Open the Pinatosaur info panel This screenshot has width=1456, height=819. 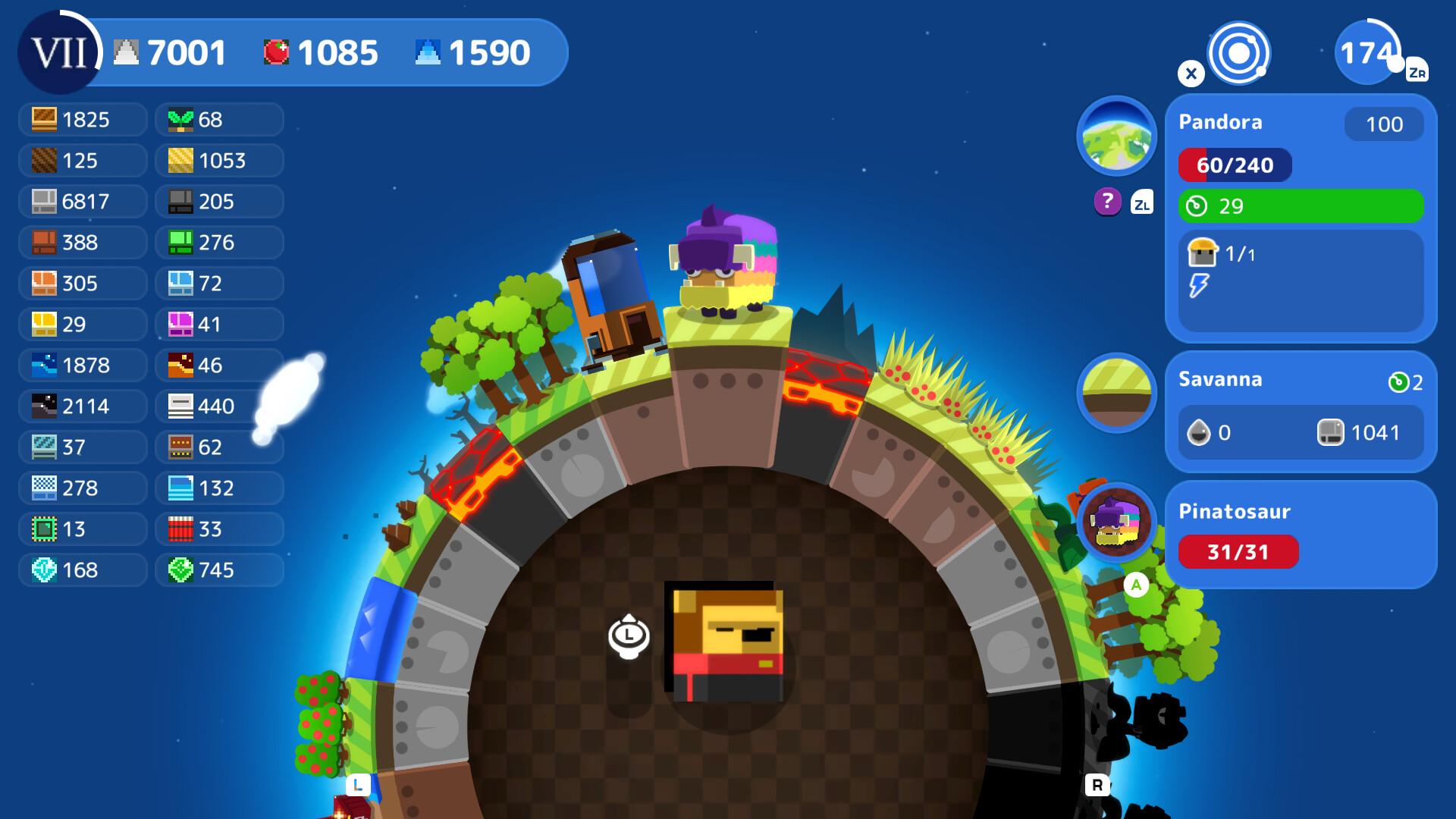coord(1300,534)
